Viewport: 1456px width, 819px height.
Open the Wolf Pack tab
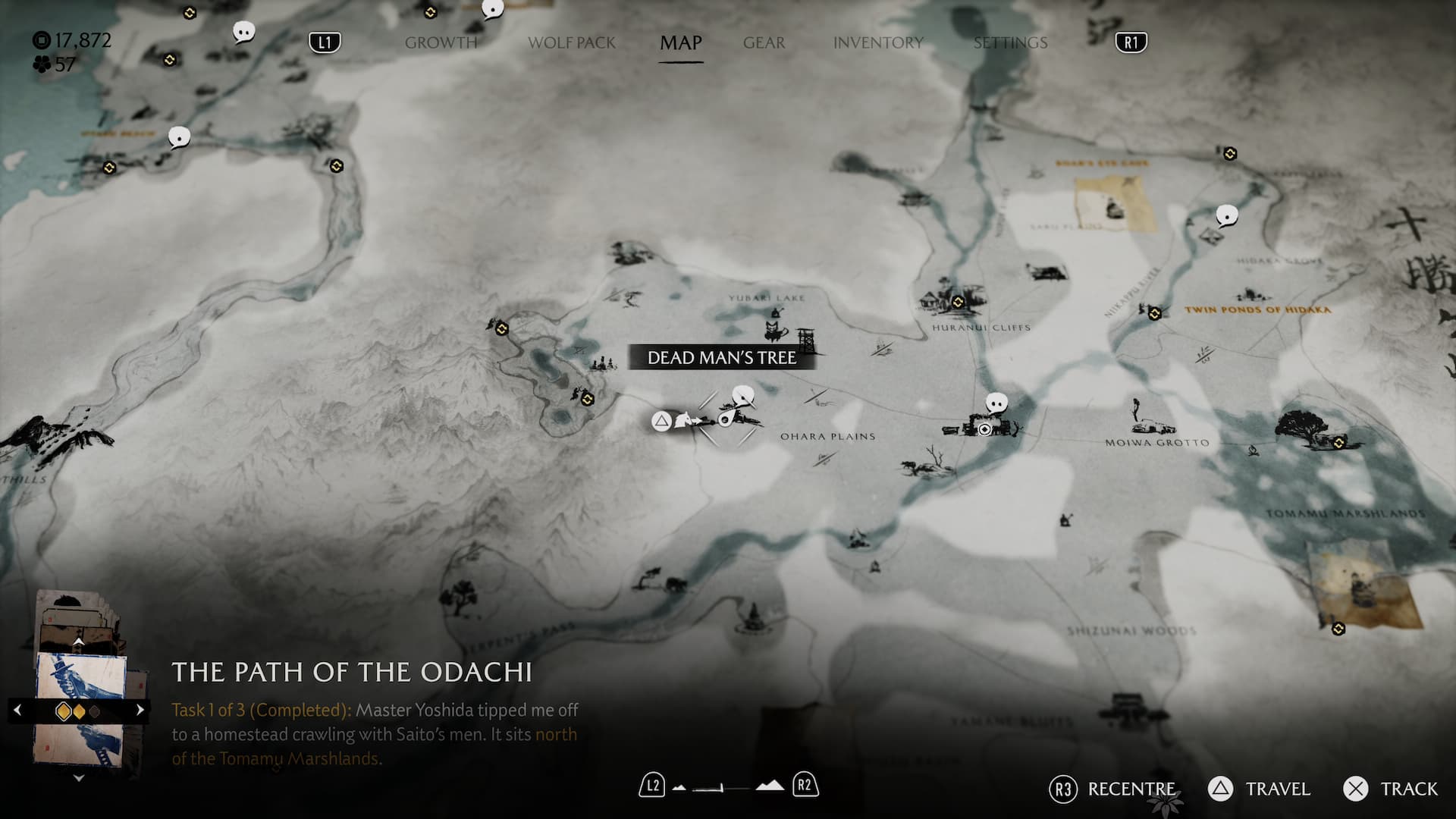click(572, 42)
